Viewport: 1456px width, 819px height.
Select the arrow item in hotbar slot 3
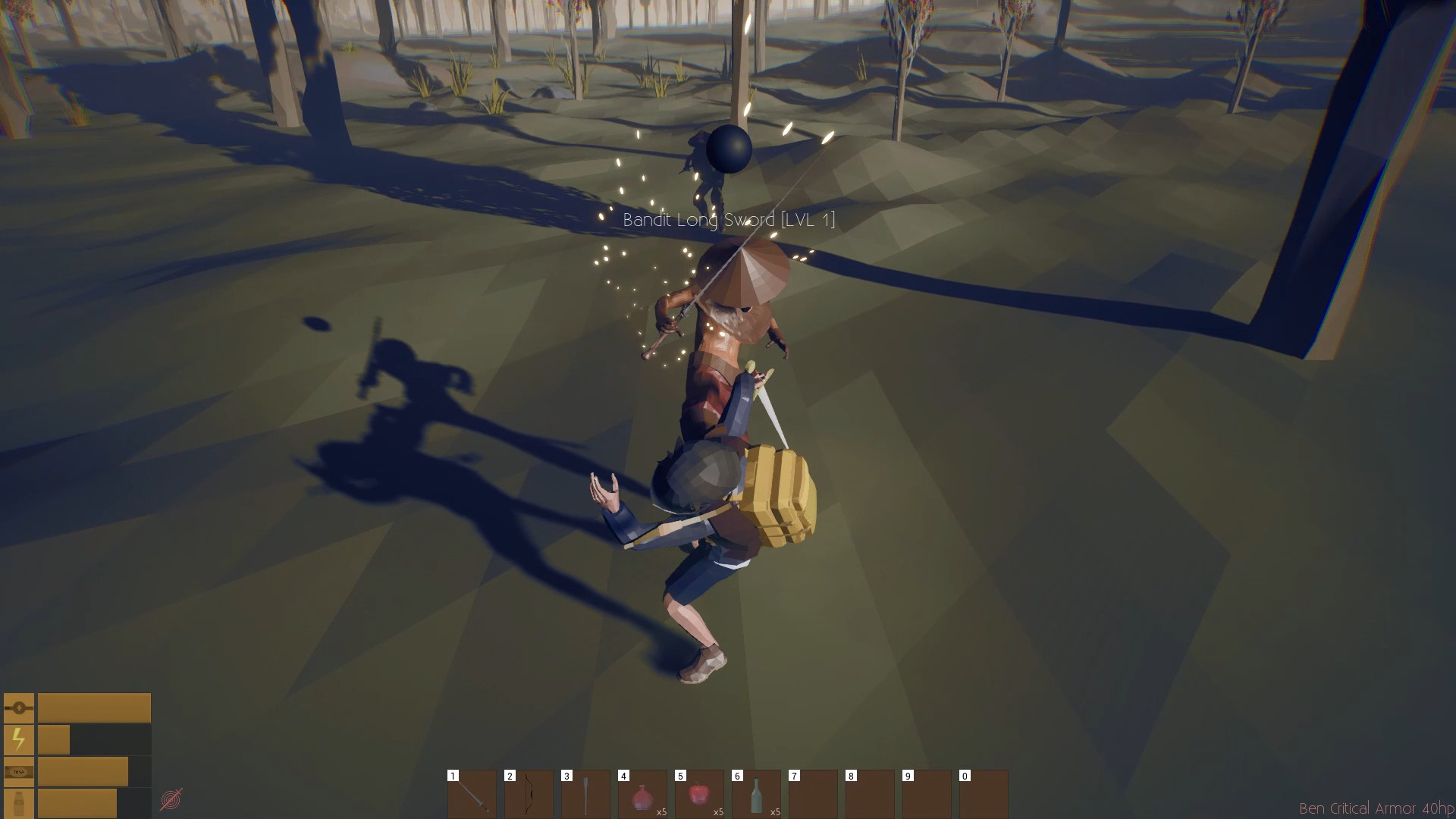[585, 795]
